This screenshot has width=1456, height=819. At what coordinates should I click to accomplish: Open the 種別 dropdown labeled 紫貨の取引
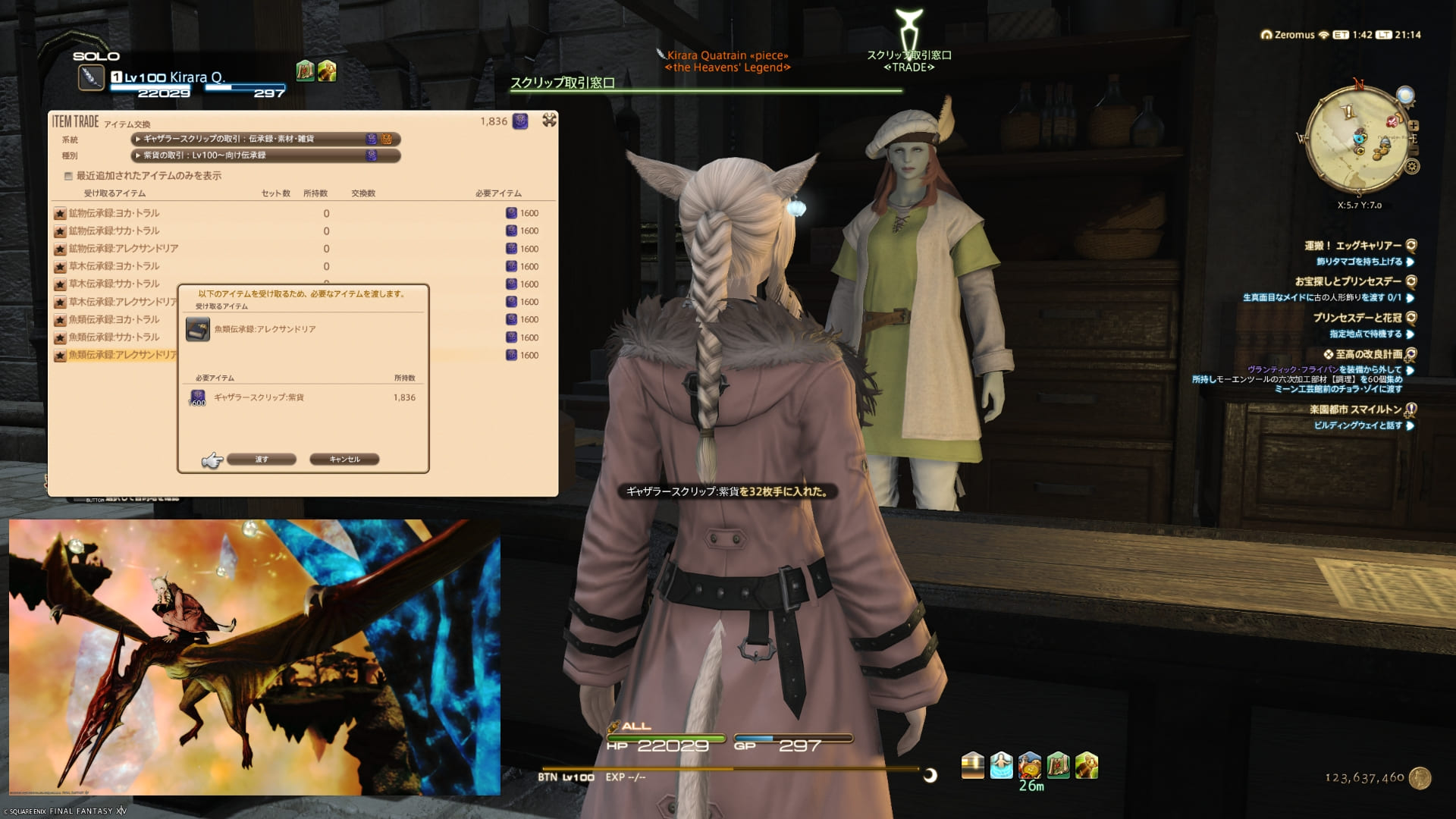click(265, 156)
